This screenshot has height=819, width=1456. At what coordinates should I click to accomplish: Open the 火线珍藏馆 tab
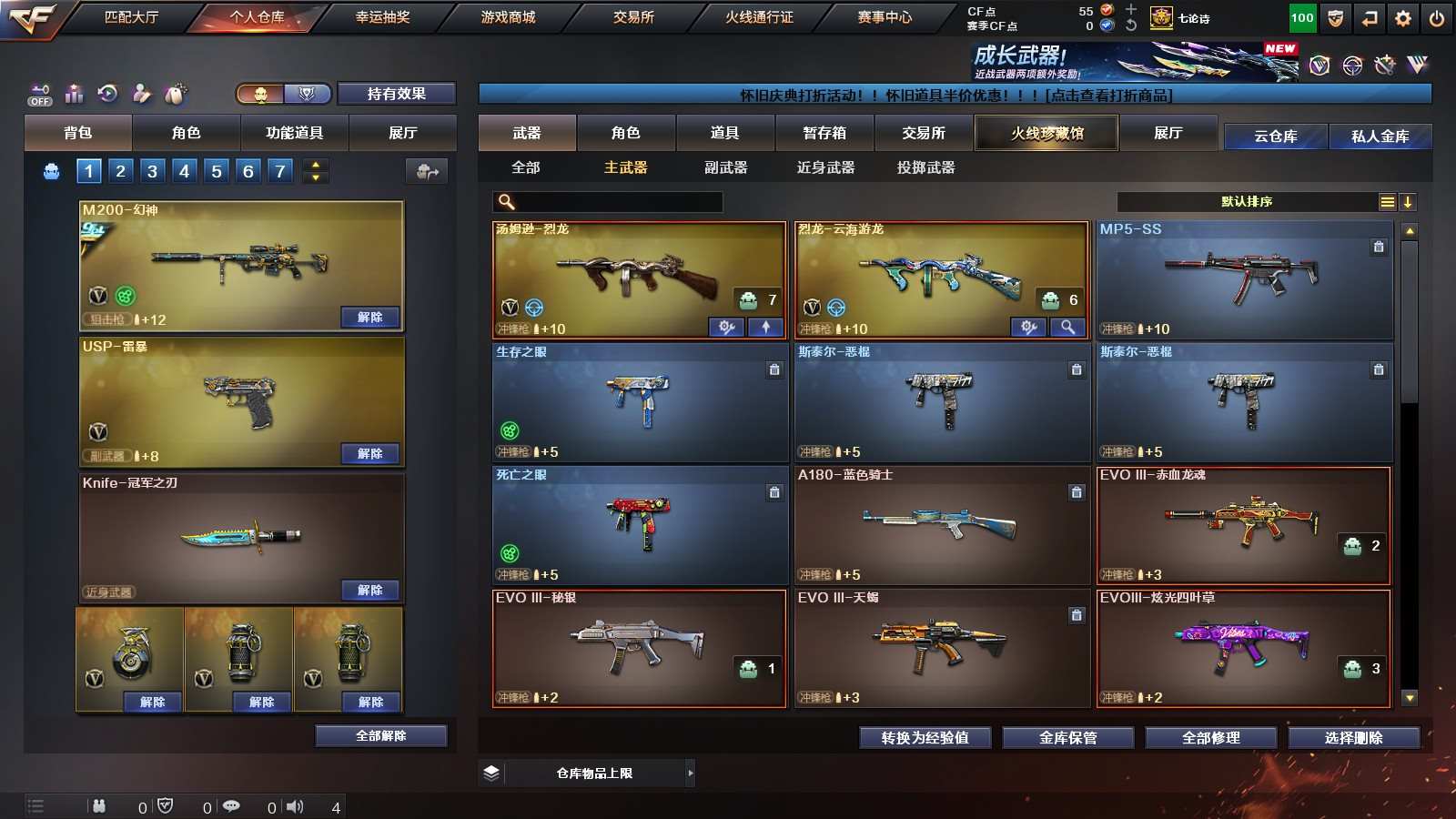pos(1046,133)
